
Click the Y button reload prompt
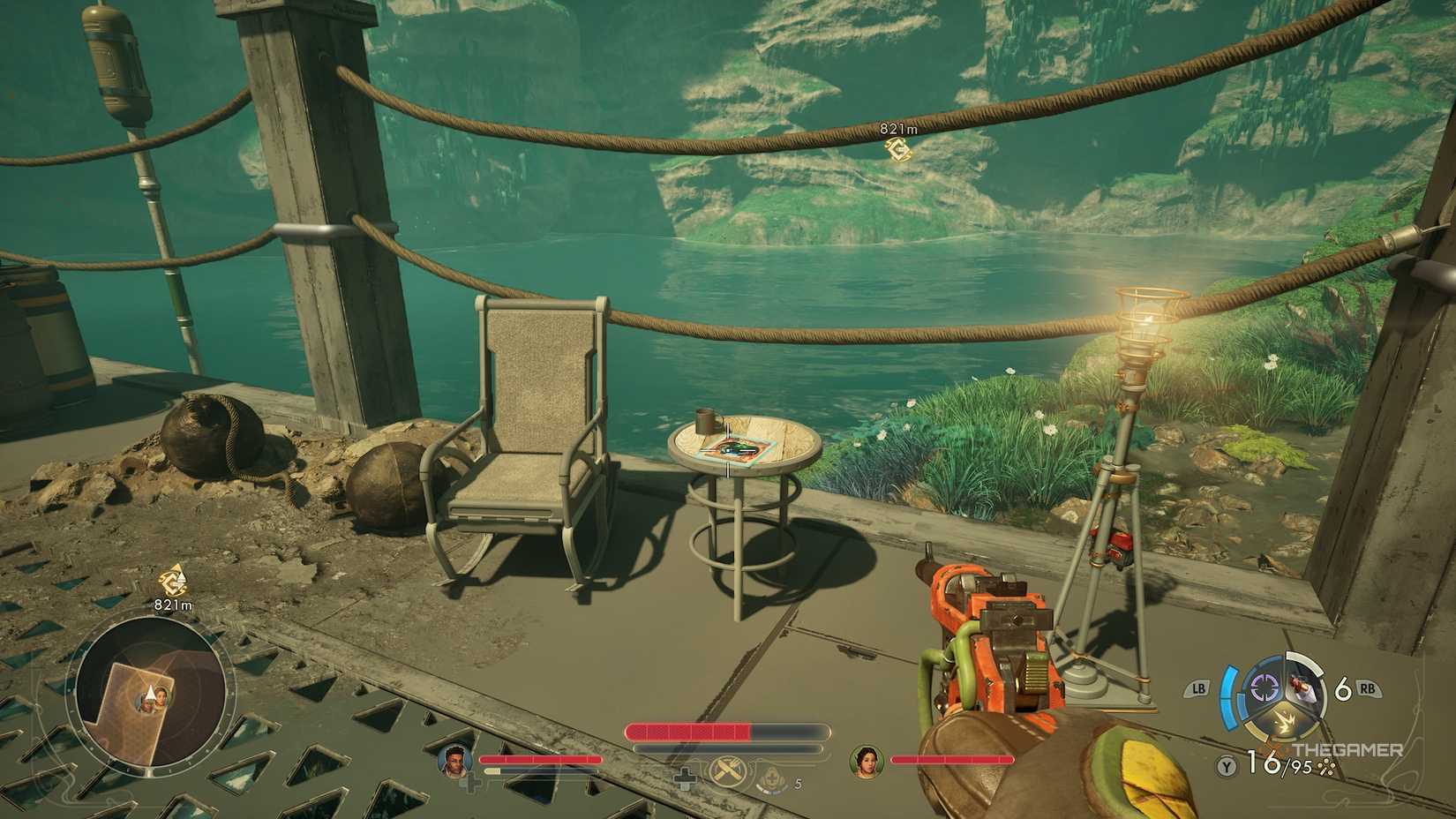[1226, 764]
